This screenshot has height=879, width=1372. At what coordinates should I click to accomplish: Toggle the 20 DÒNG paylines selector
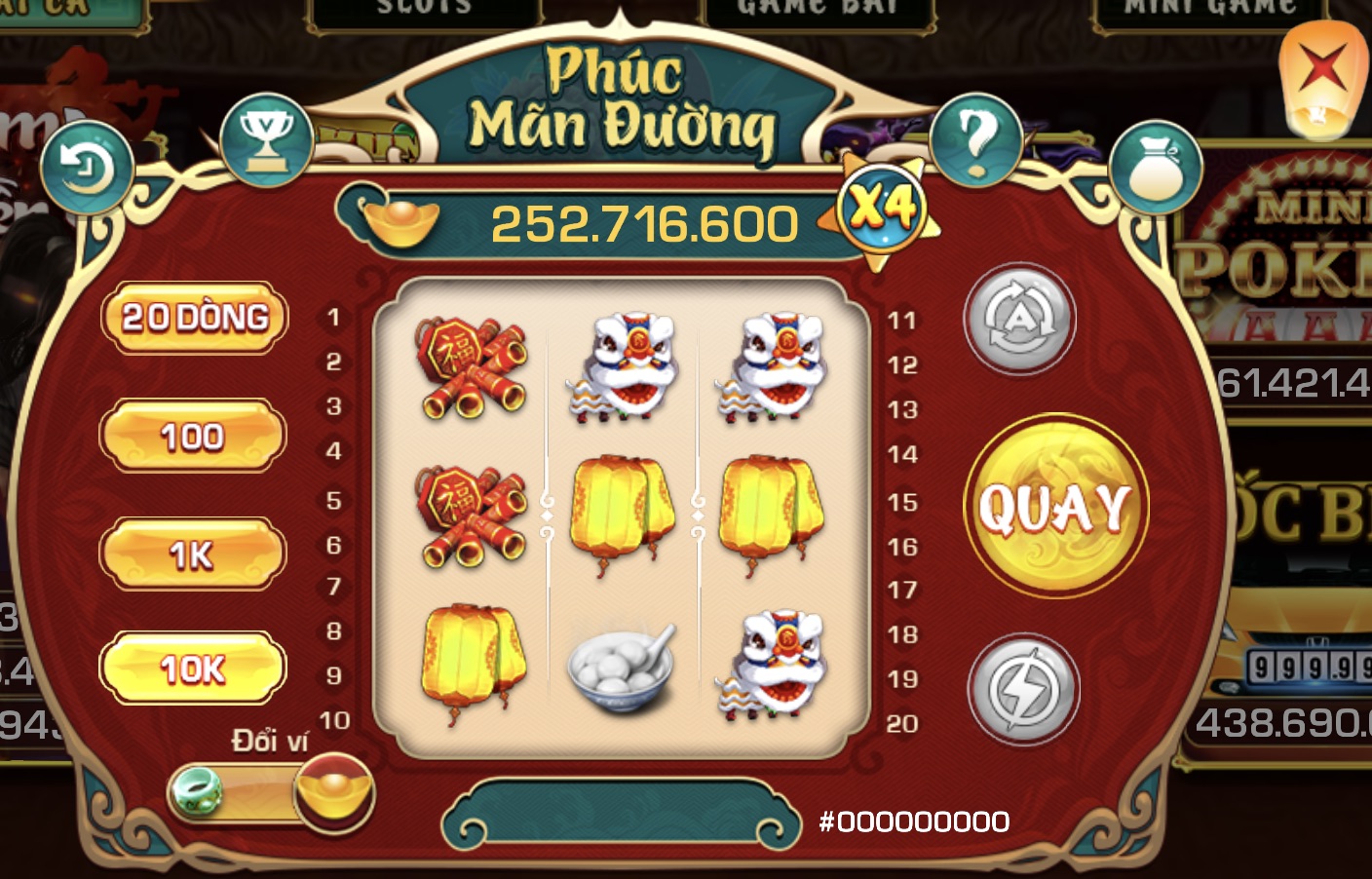pyautogui.click(x=193, y=318)
